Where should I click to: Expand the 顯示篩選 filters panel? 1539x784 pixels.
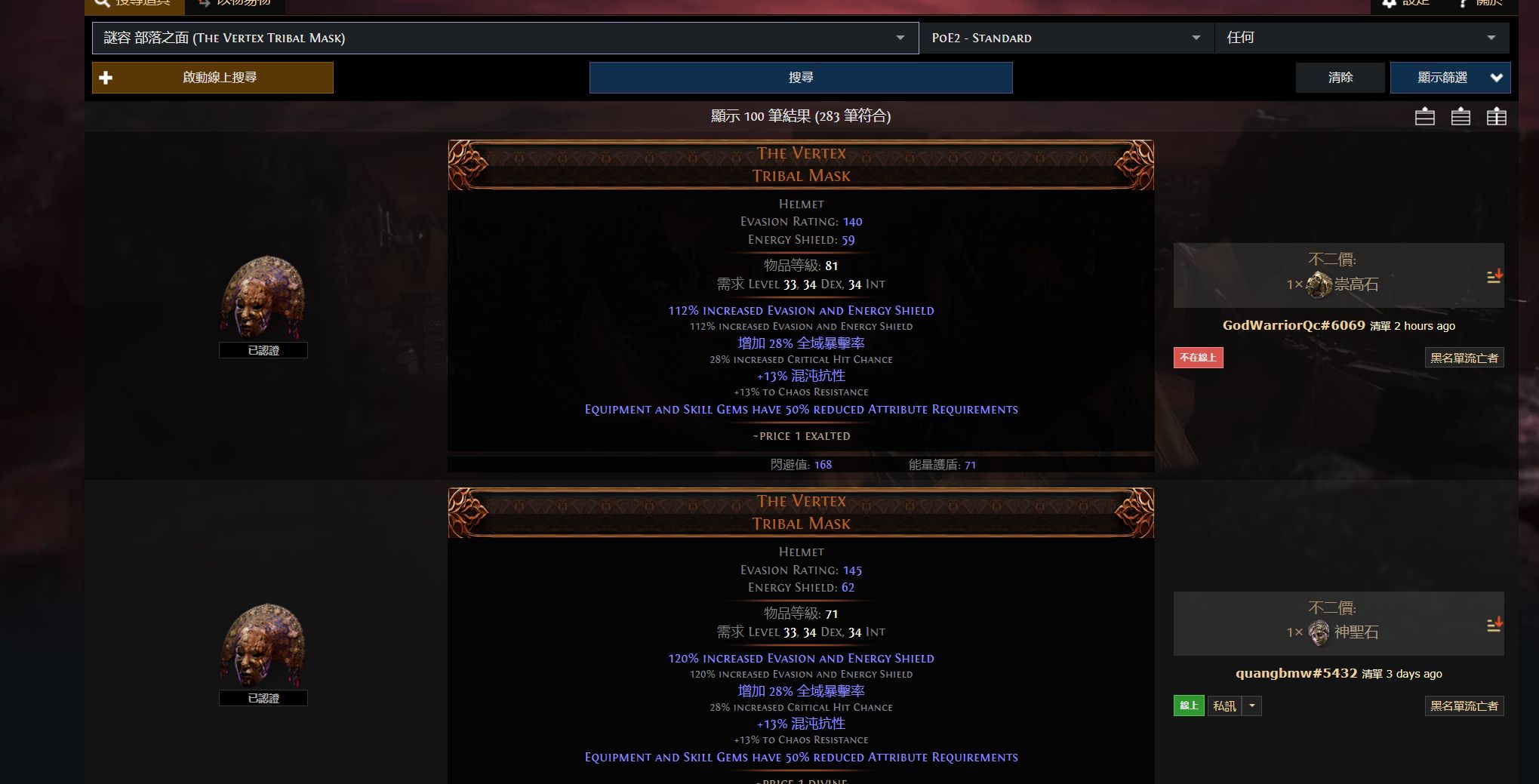tap(1449, 77)
